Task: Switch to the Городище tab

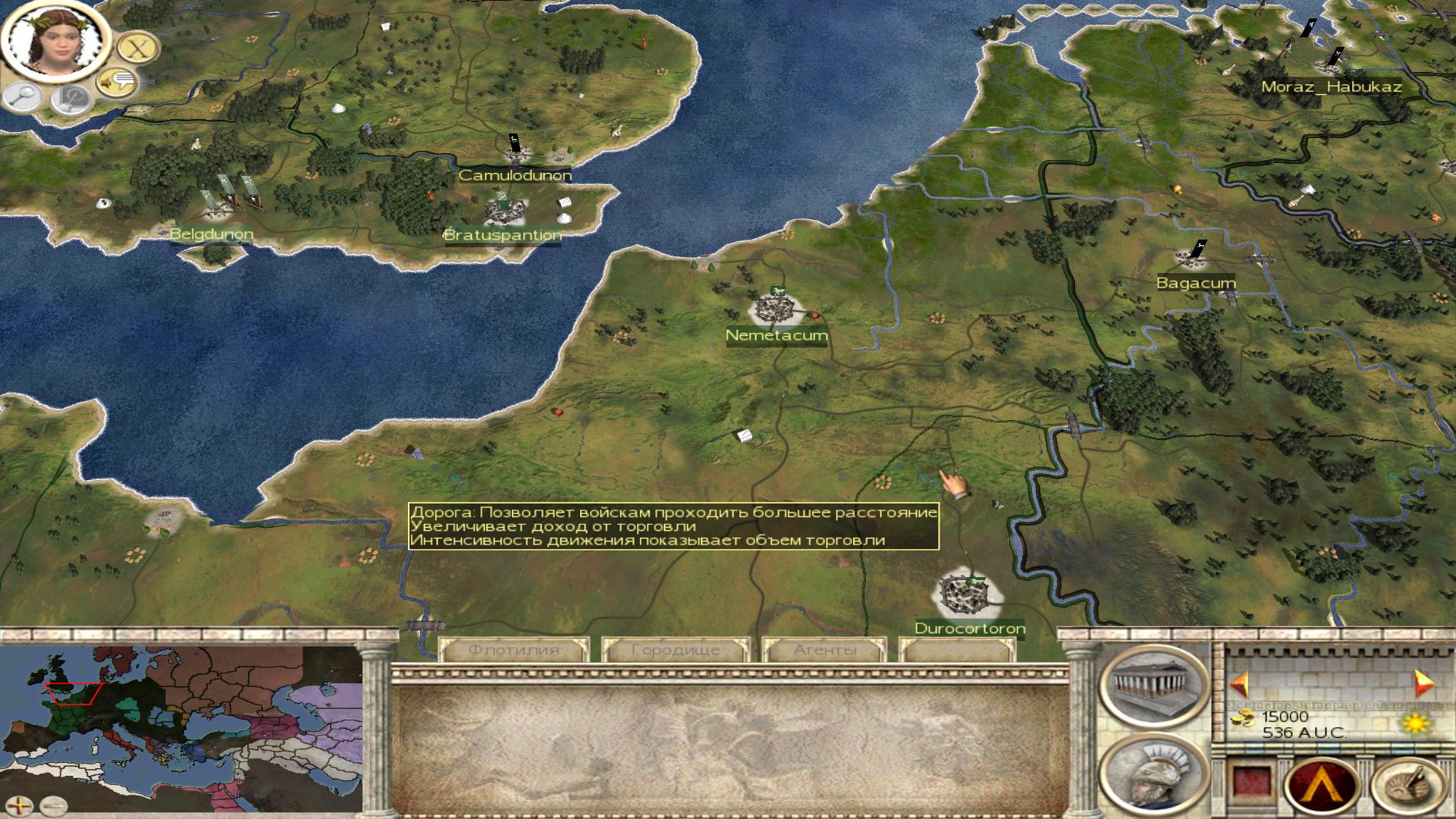Action: point(675,650)
